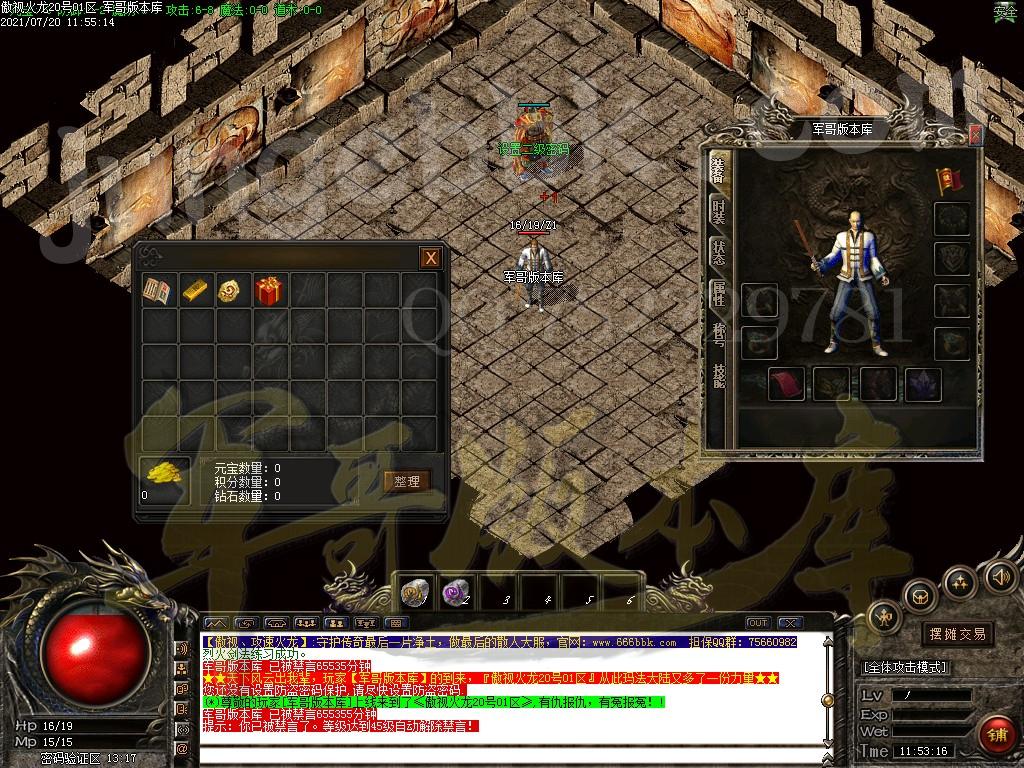Open the 技能 skills tab
The height and width of the screenshot is (768, 1024).
[719, 374]
